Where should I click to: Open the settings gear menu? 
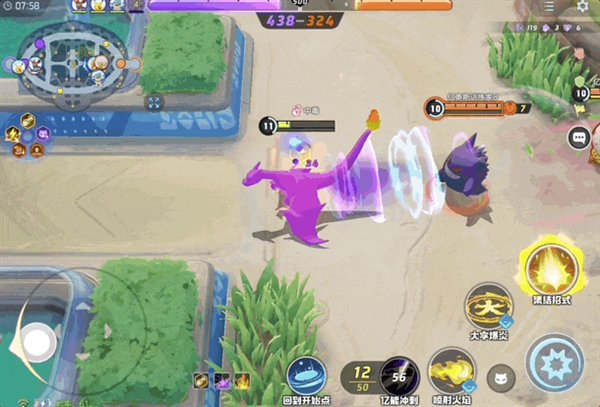click(x=583, y=7)
